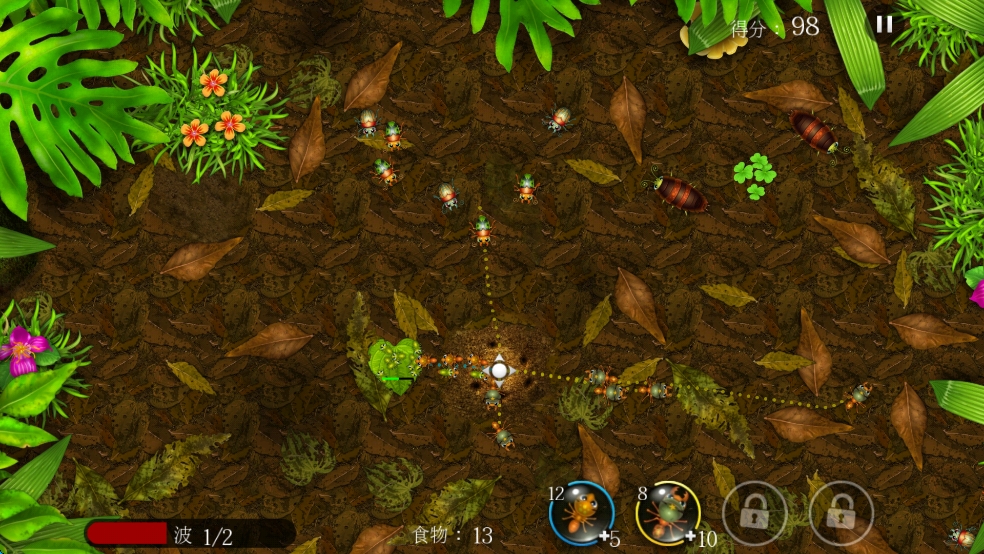984x554 pixels.
Task: Pause the game
Action: tap(884, 25)
